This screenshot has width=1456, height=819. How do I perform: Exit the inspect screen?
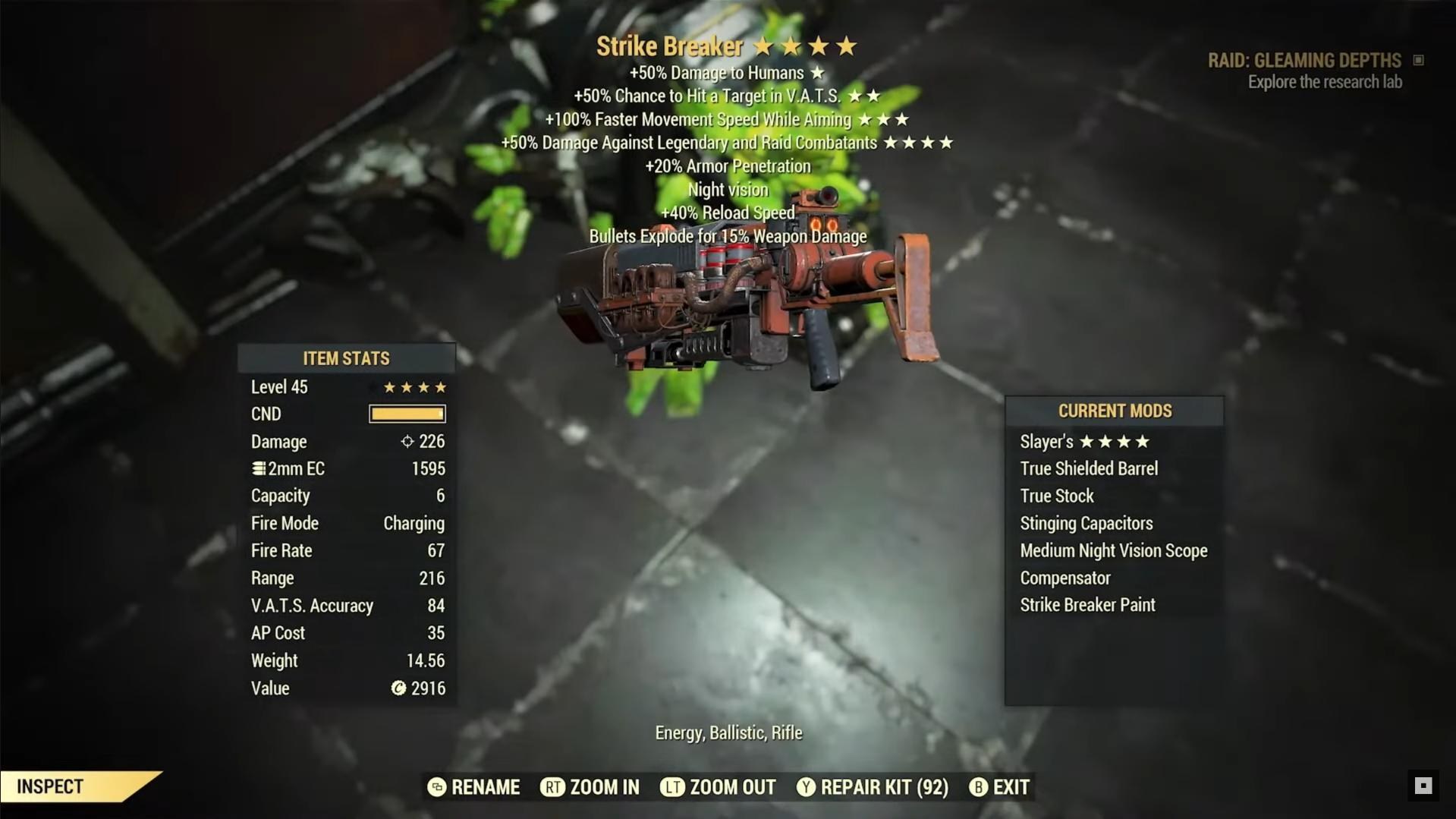(999, 787)
